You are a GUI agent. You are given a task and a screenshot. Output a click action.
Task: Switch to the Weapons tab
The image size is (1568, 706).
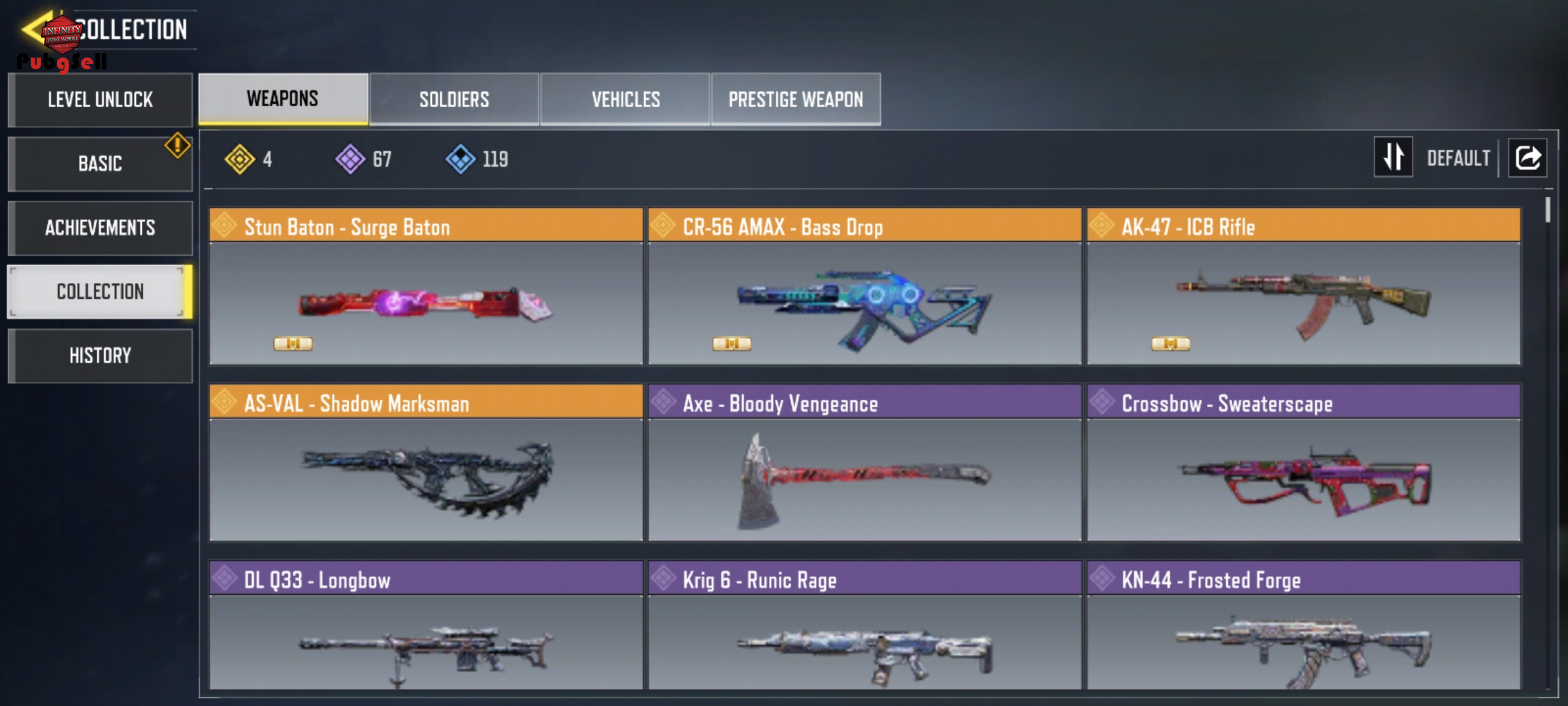[x=283, y=99]
